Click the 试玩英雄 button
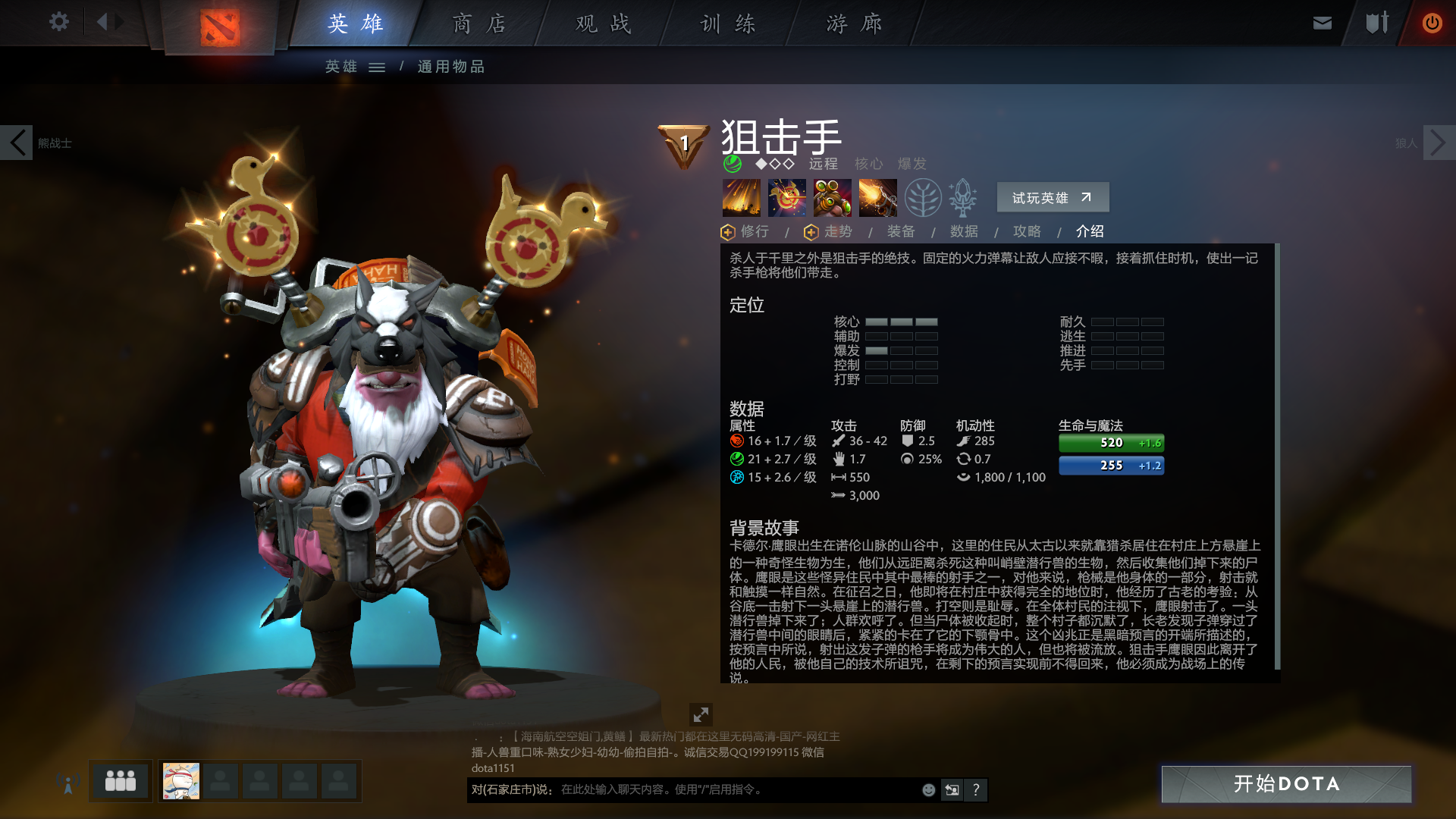 pos(1052,196)
